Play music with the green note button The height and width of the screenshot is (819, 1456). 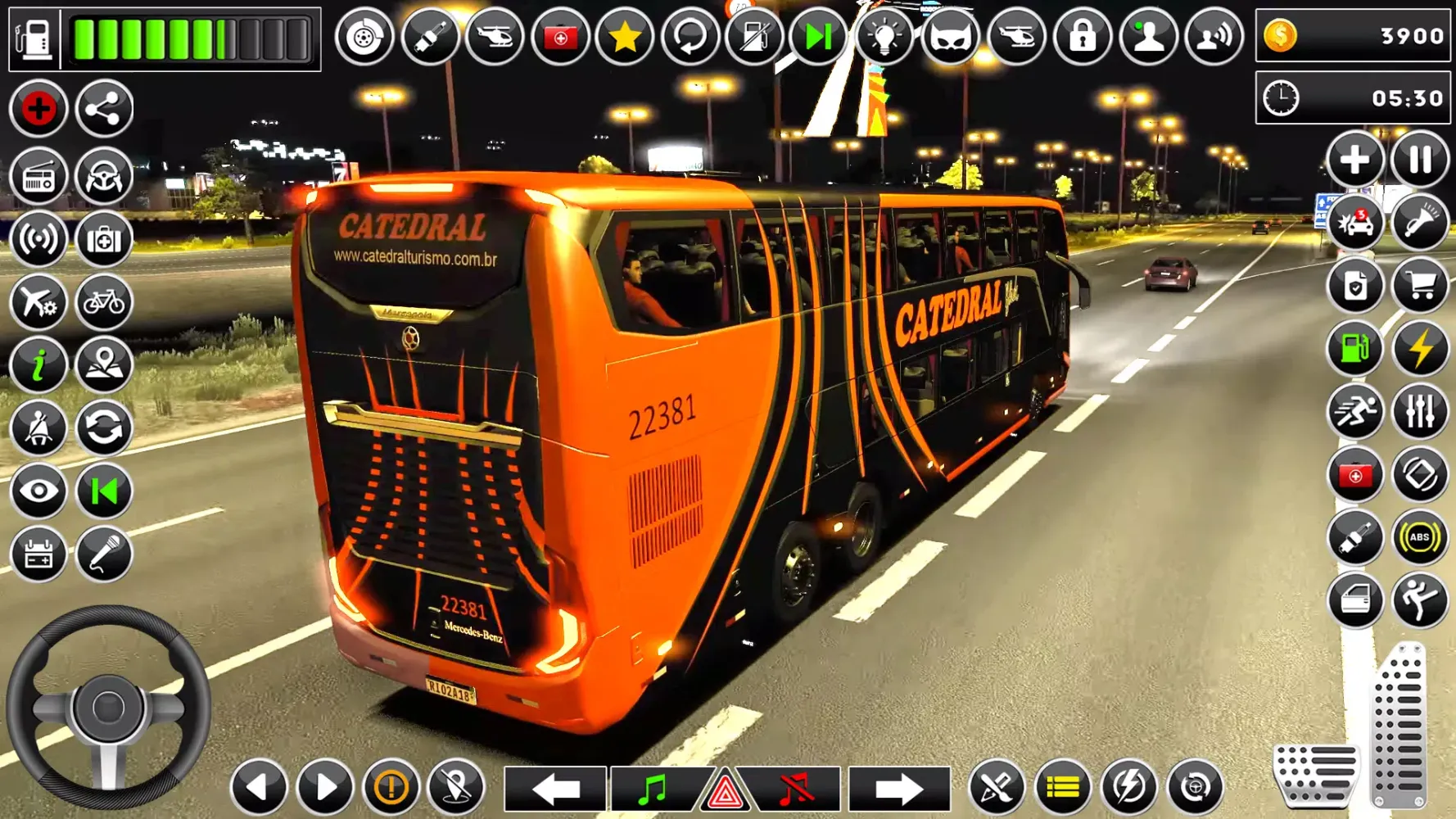pyautogui.click(x=653, y=790)
